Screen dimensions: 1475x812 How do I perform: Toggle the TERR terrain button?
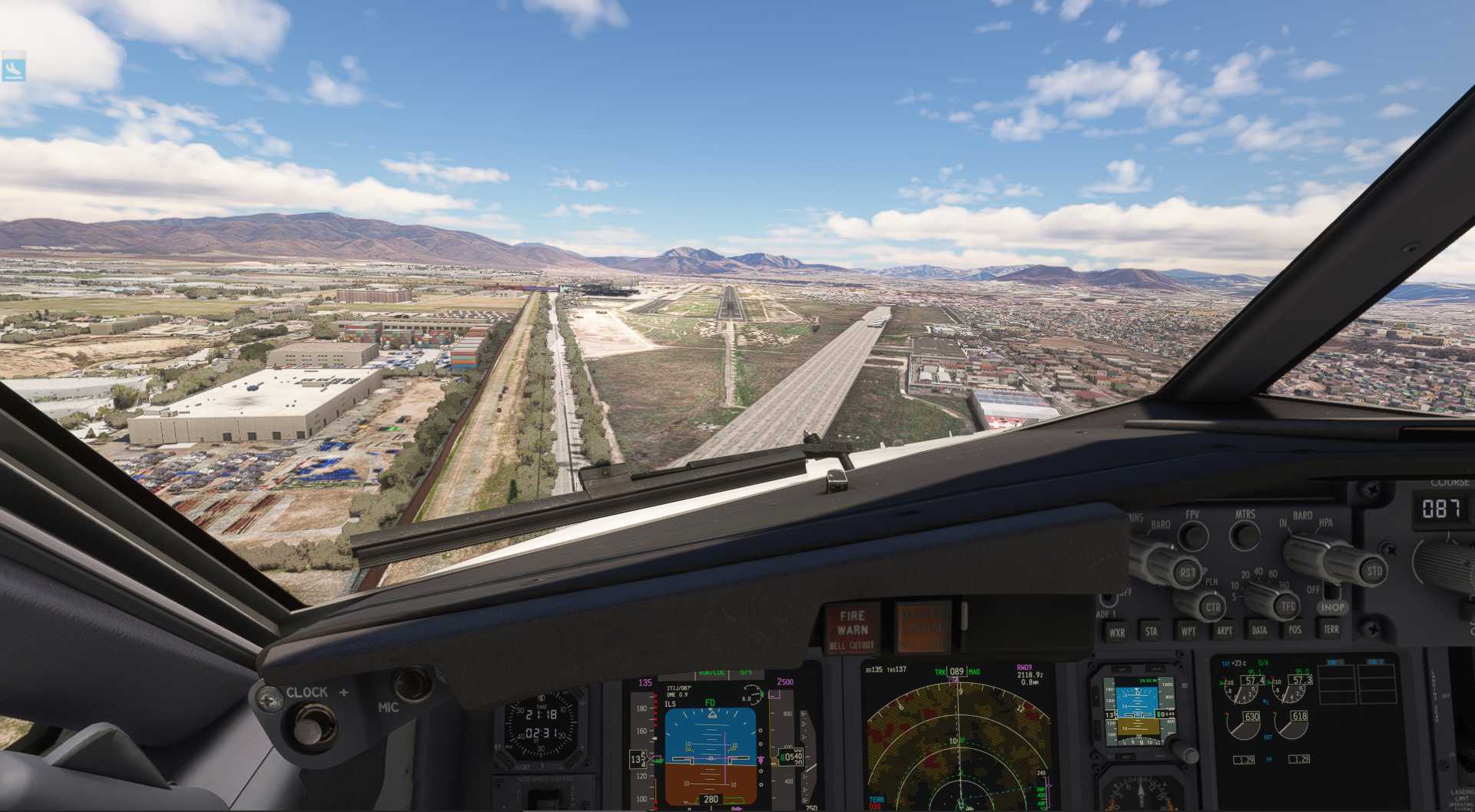pyautogui.click(x=1331, y=629)
